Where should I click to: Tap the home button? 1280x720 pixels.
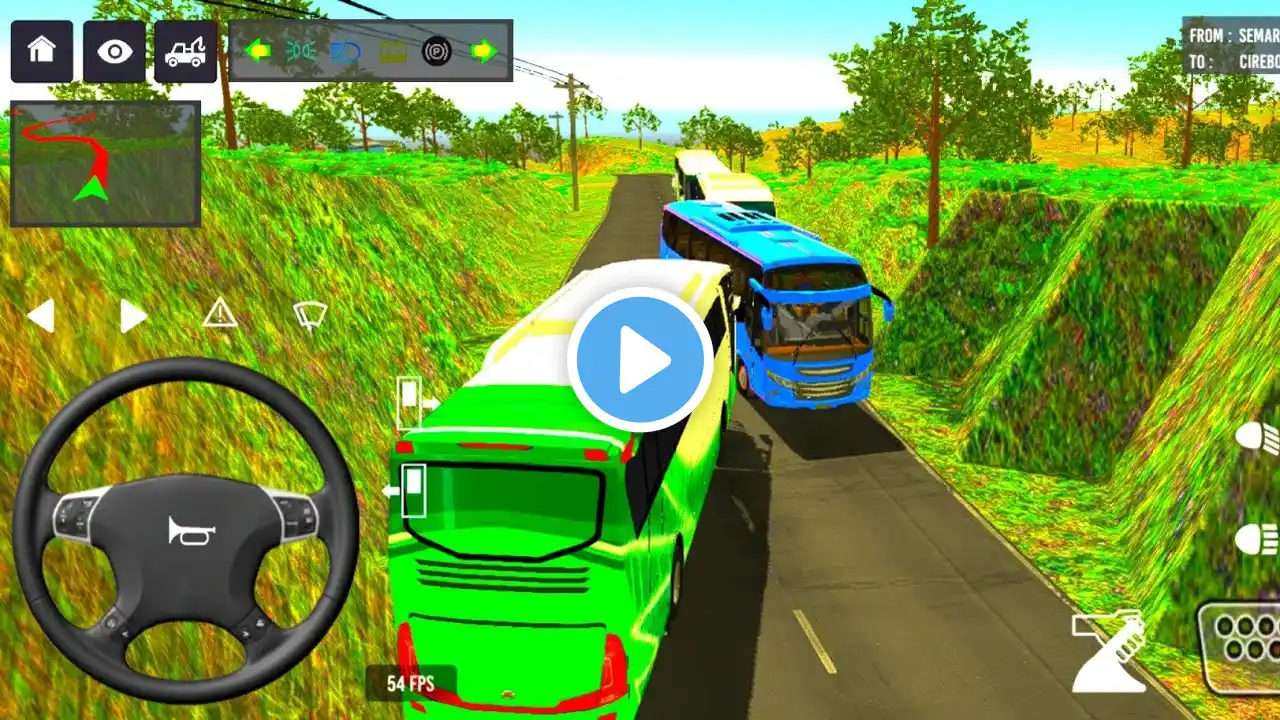click(42, 51)
